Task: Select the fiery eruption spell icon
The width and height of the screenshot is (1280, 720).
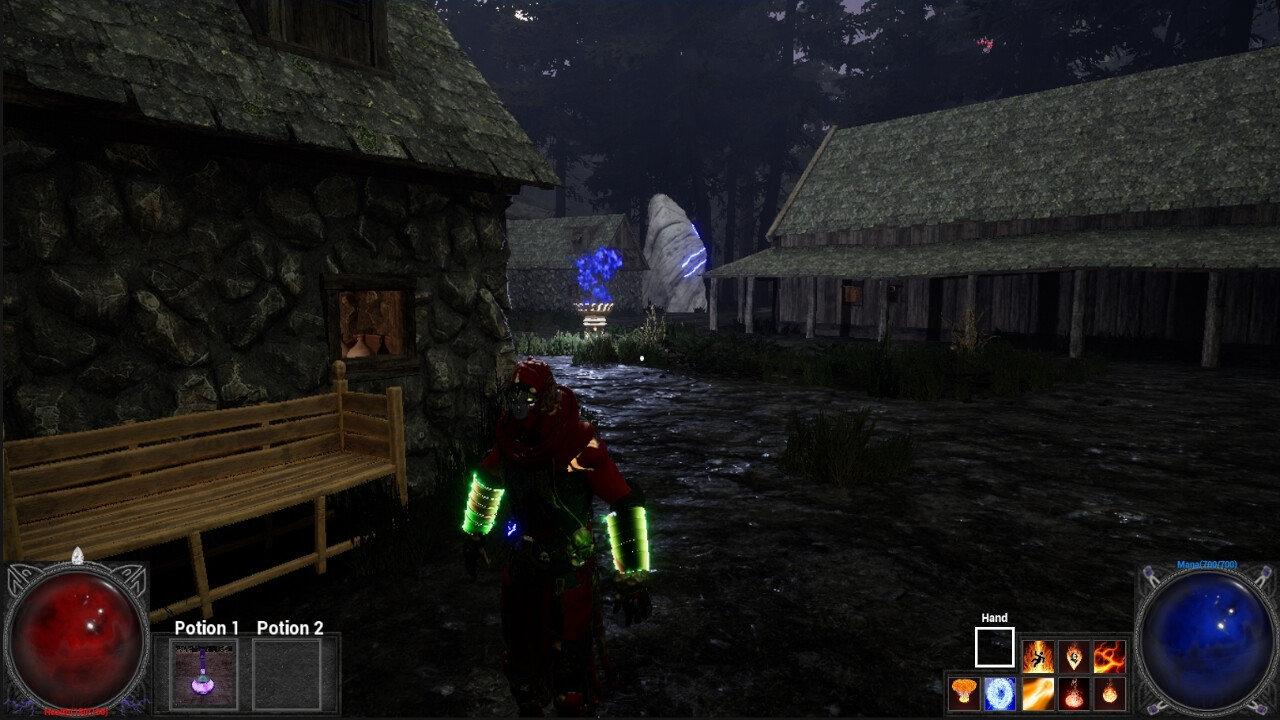Action: click(x=1074, y=693)
